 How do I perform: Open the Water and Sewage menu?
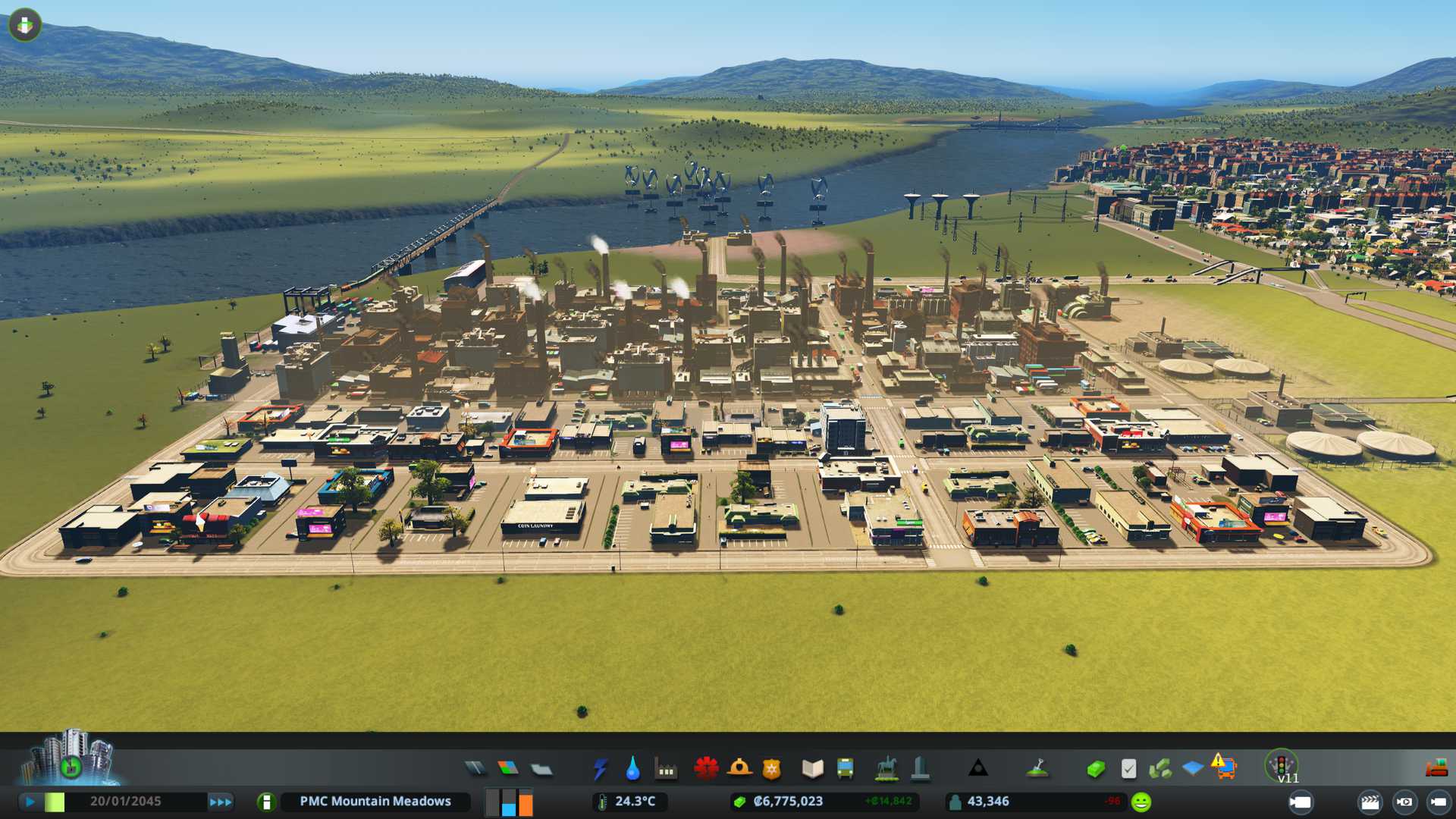click(x=633, y=769)
